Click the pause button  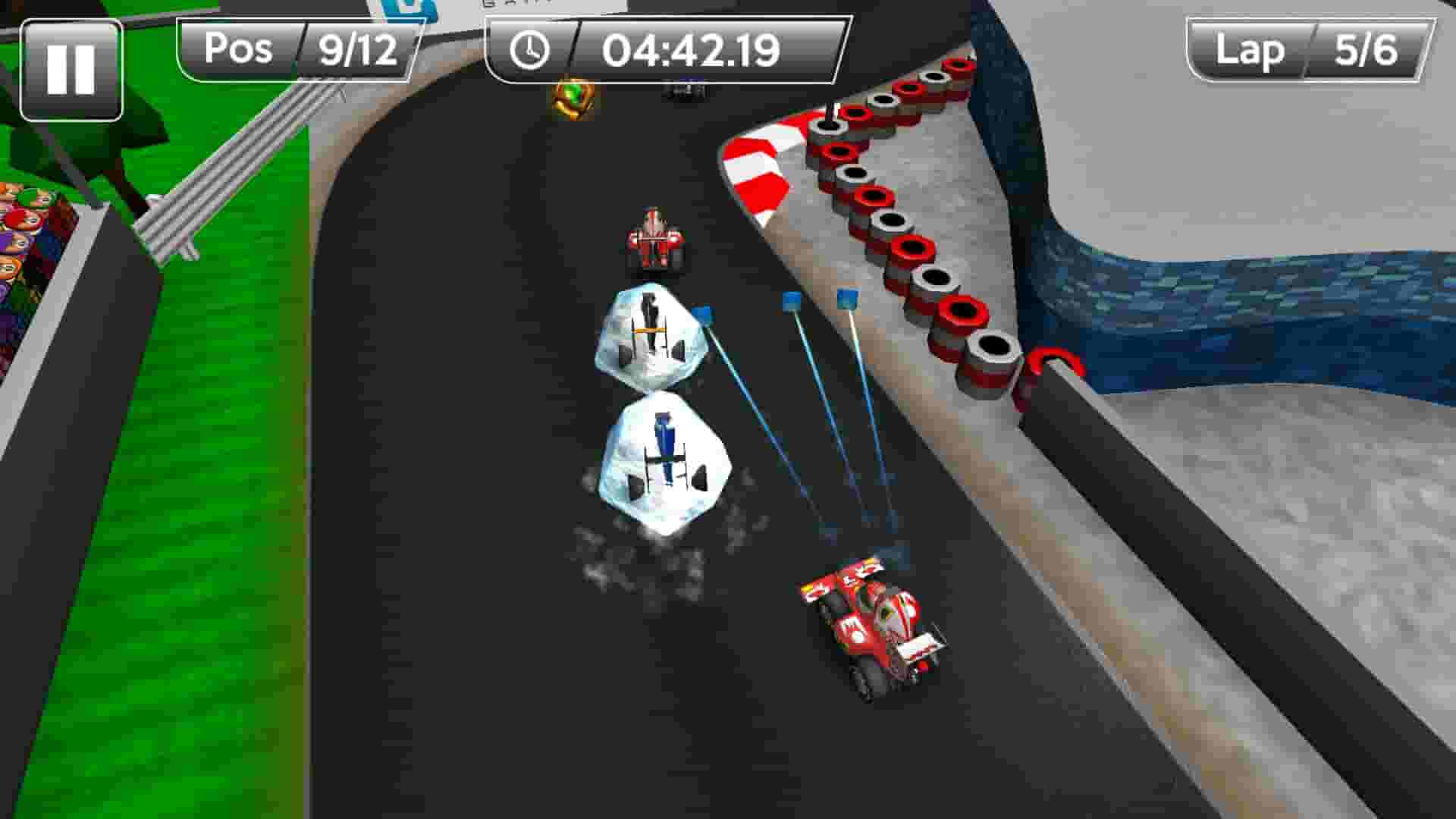click(72, 68)
